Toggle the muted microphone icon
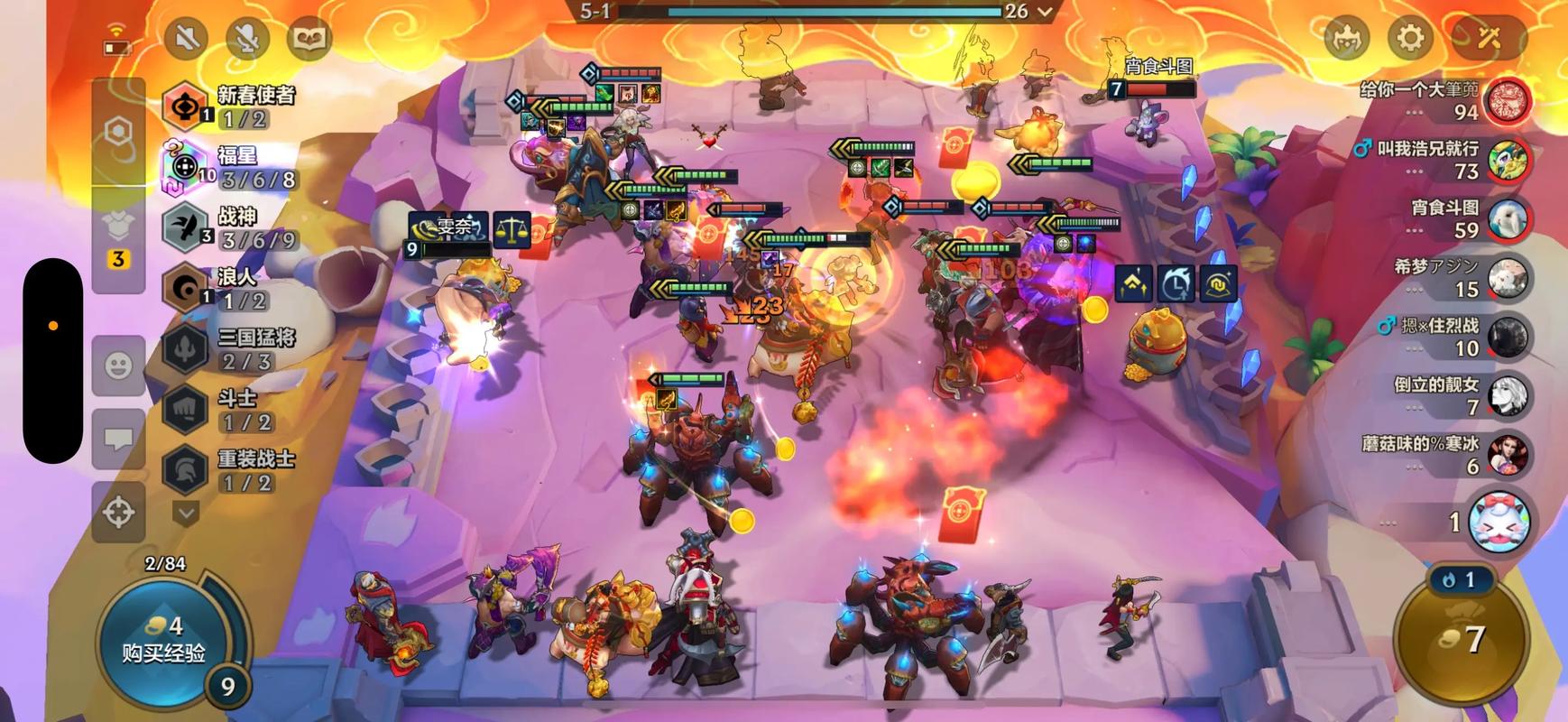The height and width of the screenshot is (722, 1568). [x=248, y=38]
